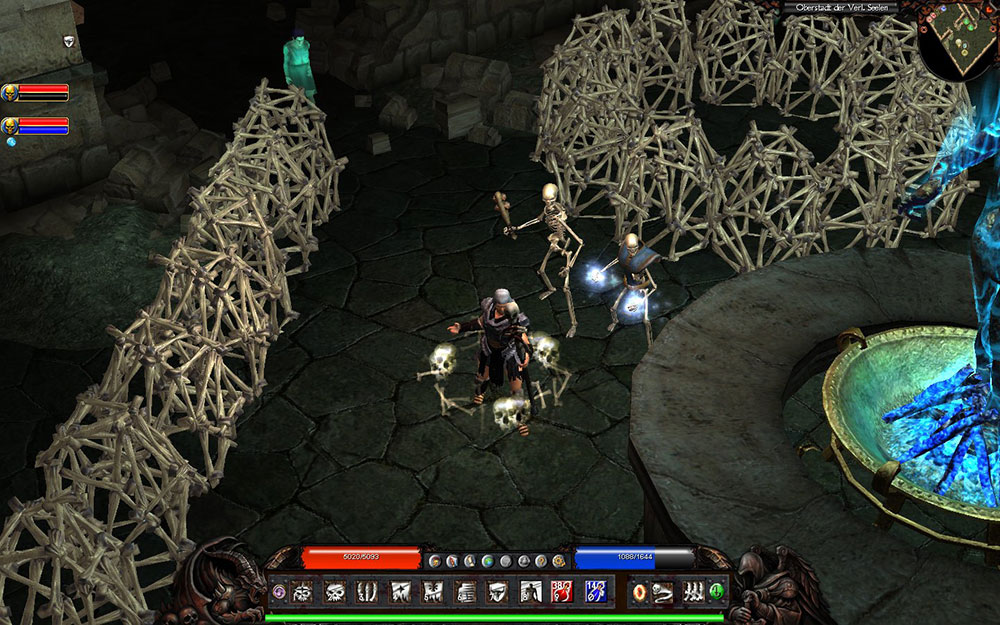The height and width of the screenshot is (625, 1000).
Task: Click the blue orb under pet portraits
Action: tap(12, 142)
